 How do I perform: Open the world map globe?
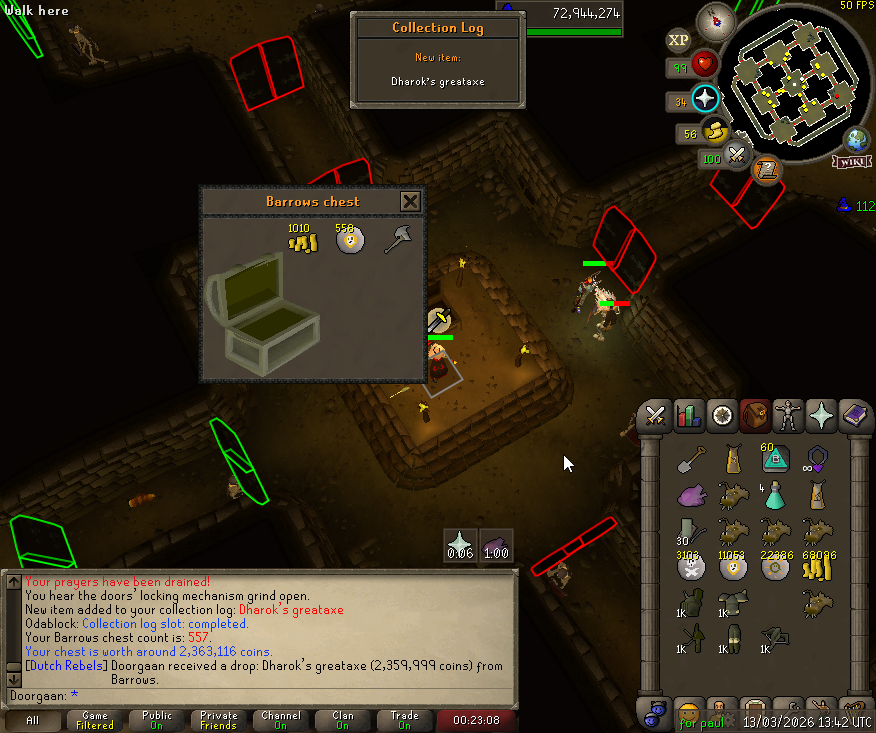pyautogui.click(x=857, y=139)
